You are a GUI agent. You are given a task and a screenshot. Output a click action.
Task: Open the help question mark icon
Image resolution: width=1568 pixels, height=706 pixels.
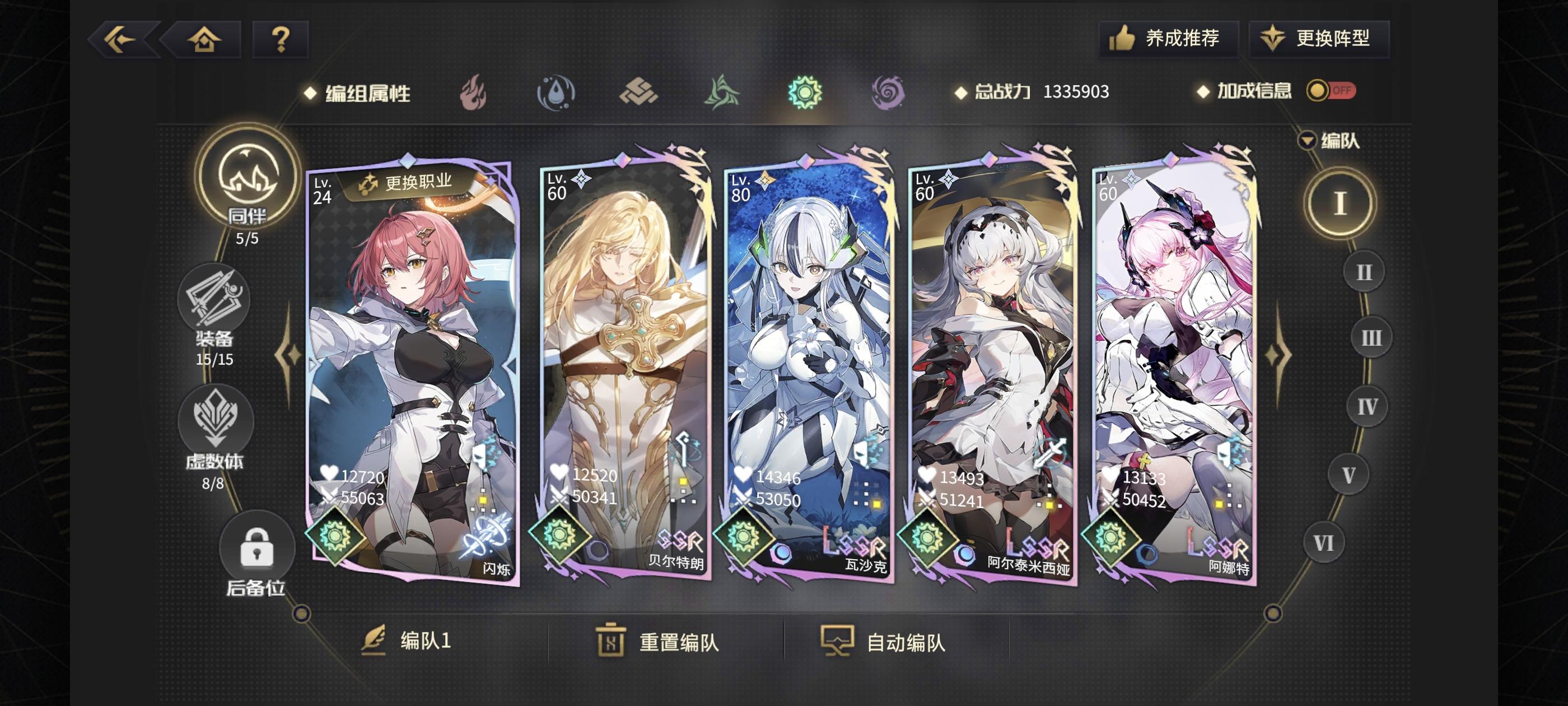tap(280, 39)
